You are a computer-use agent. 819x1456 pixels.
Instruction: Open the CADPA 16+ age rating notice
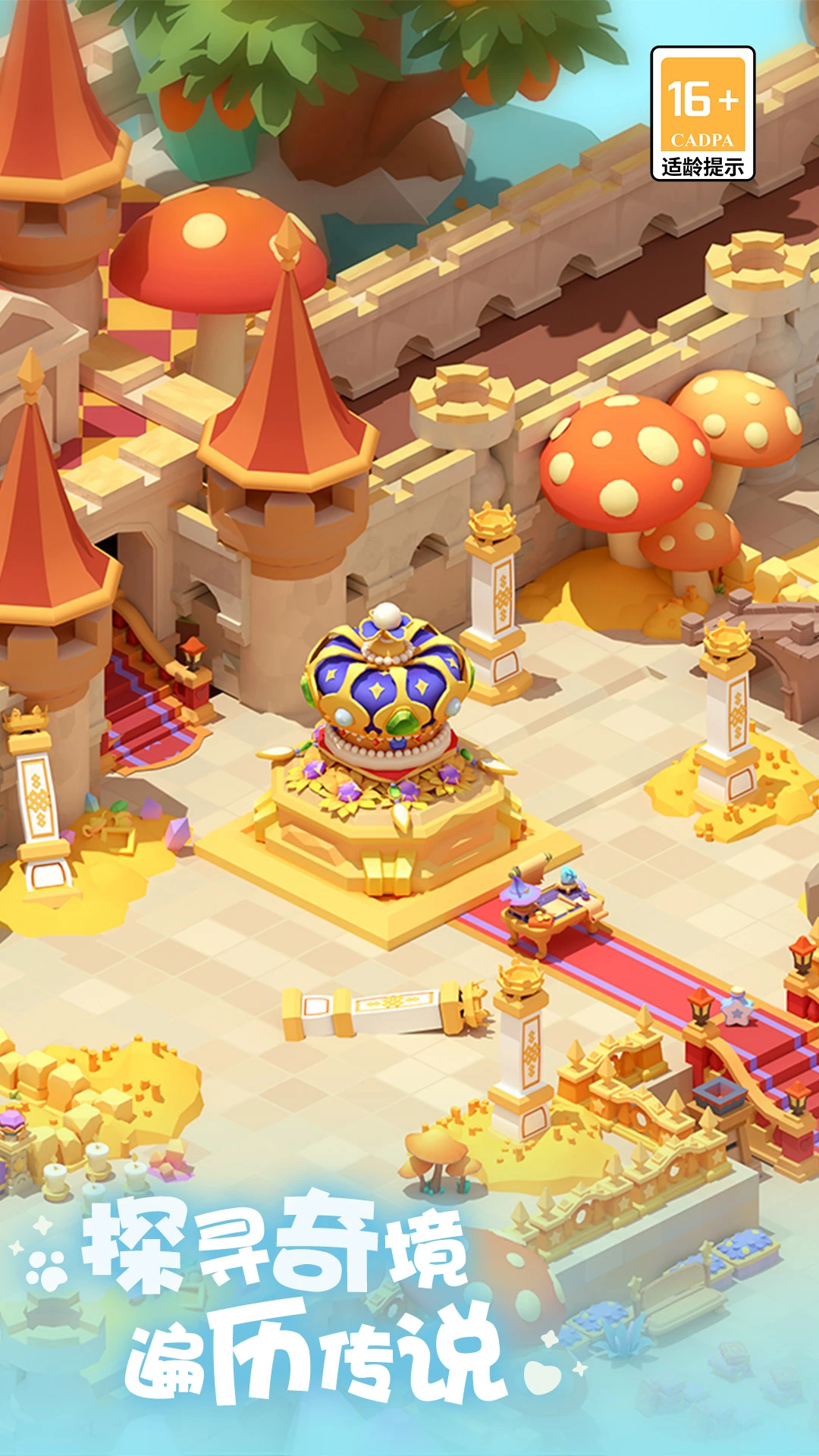pyautogui.click(x=702, y=114)
